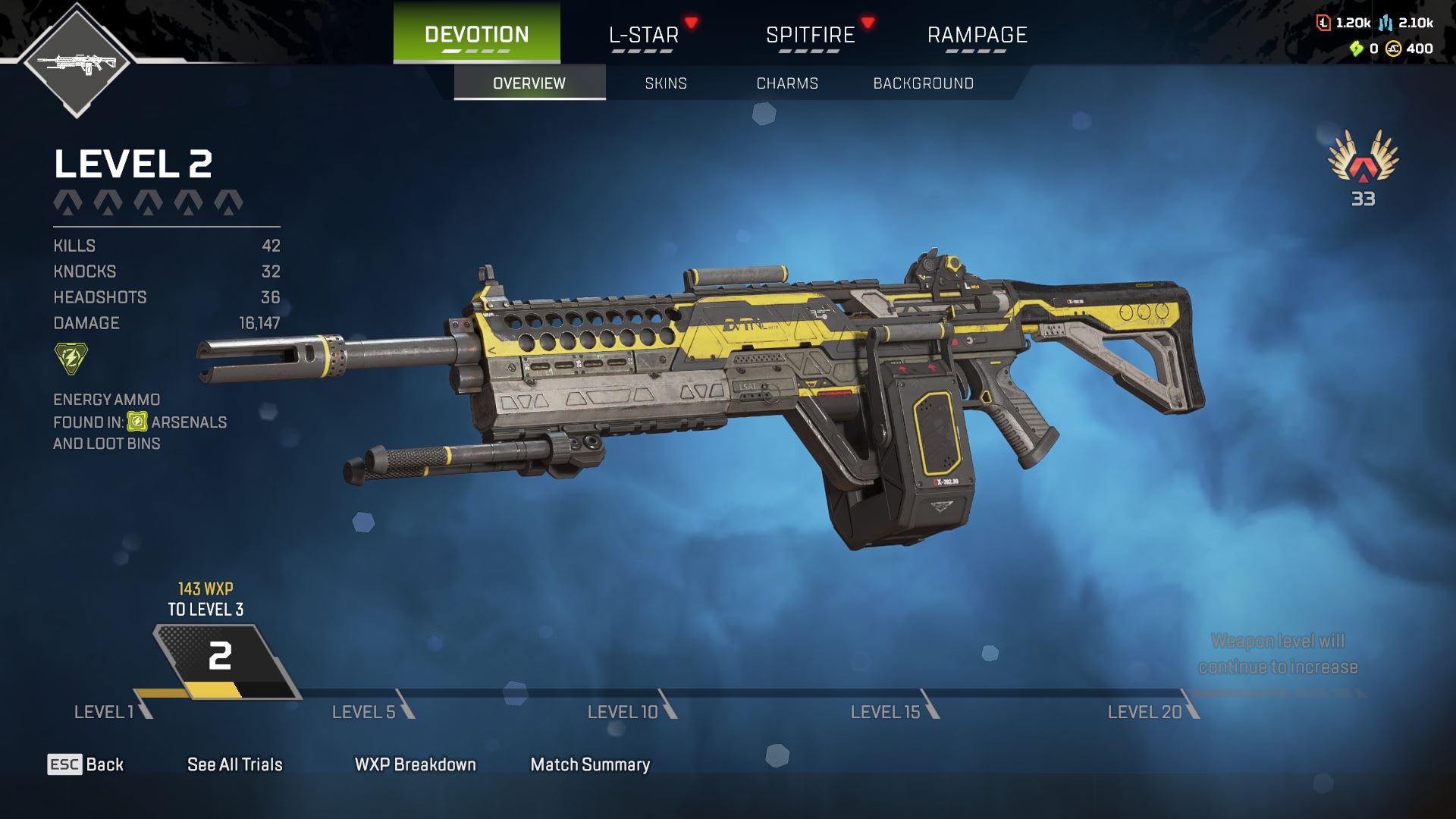Screen dimensions: 1456x819
Task: Click the LMG category diamond icon
Action: [x=77, y=62]
